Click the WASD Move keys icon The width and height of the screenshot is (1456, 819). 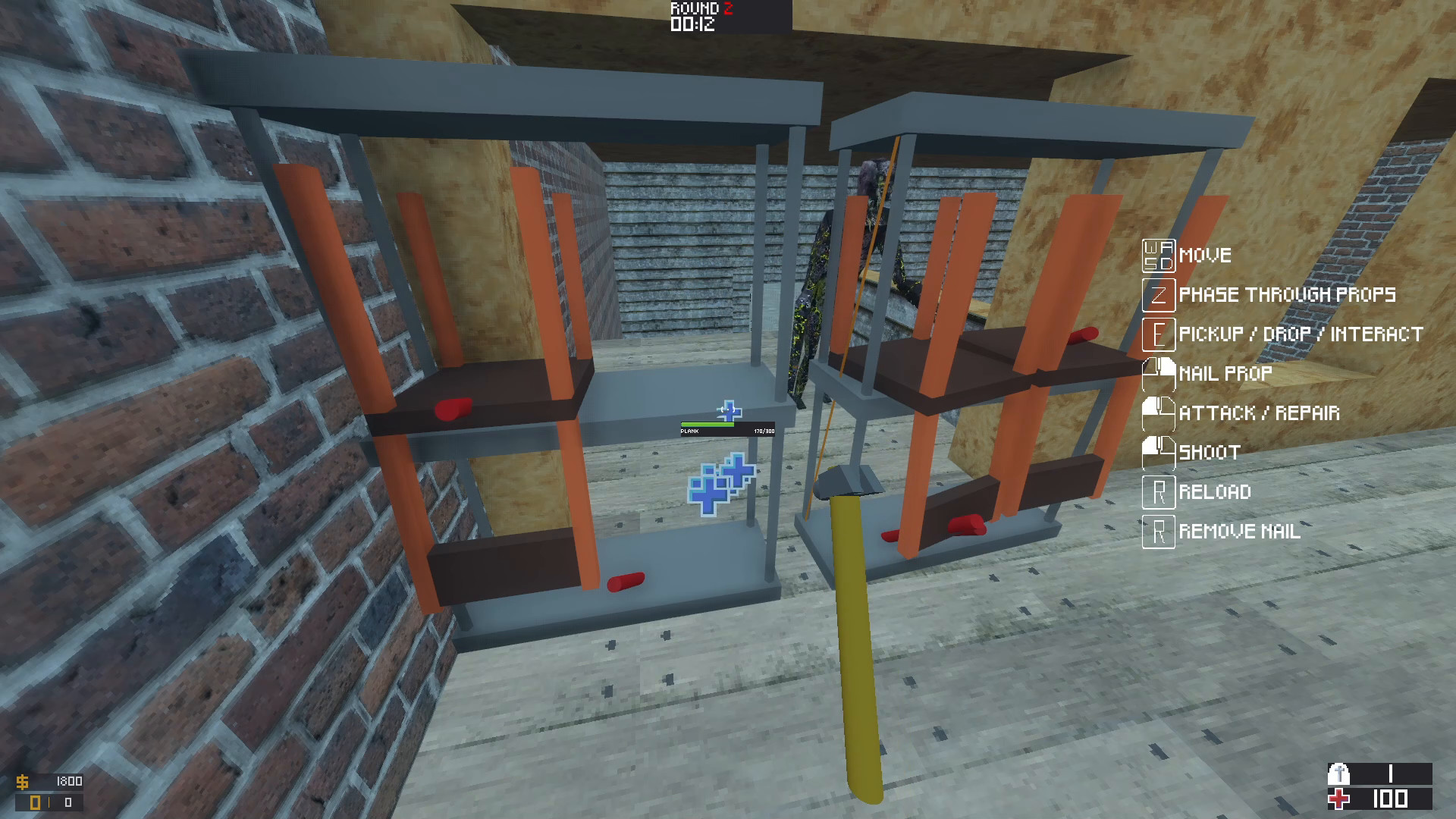click(1158, 255)
